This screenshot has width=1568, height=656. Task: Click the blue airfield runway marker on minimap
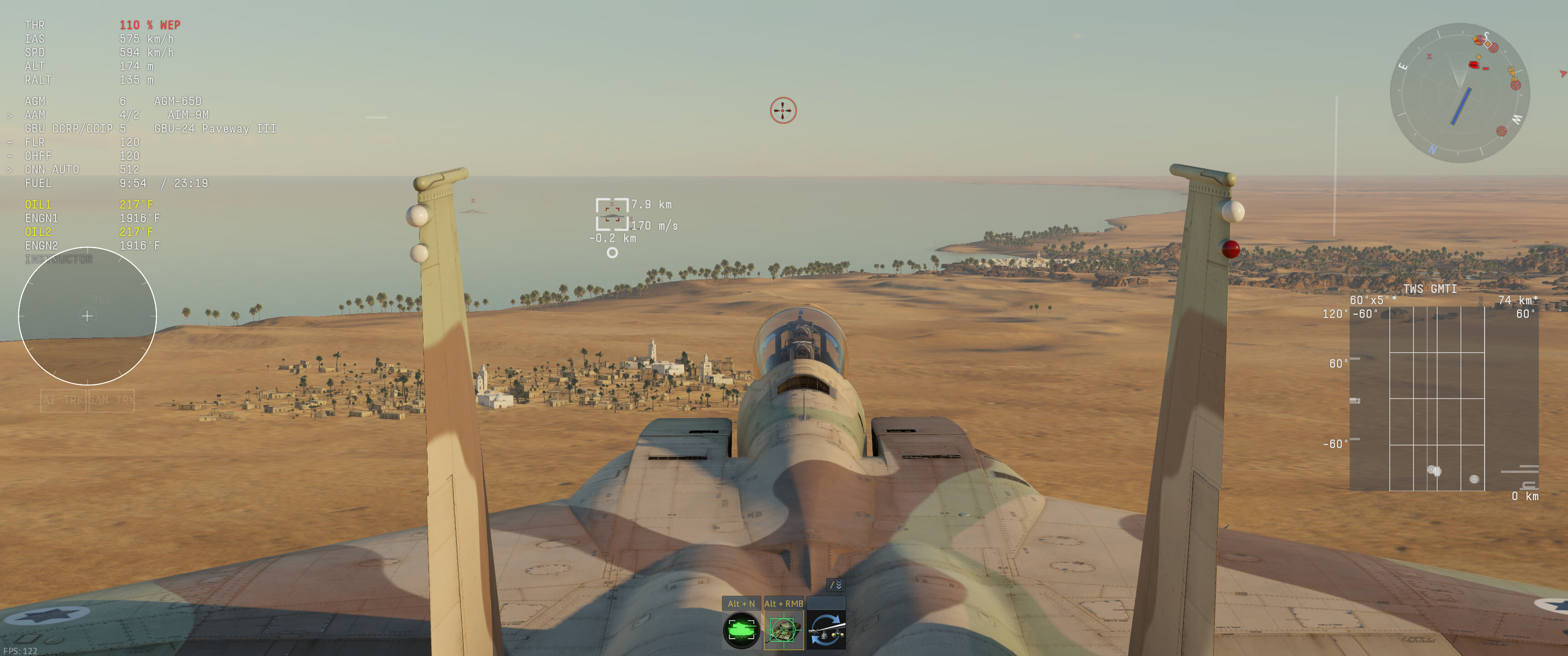click(x=1461, y=107)
